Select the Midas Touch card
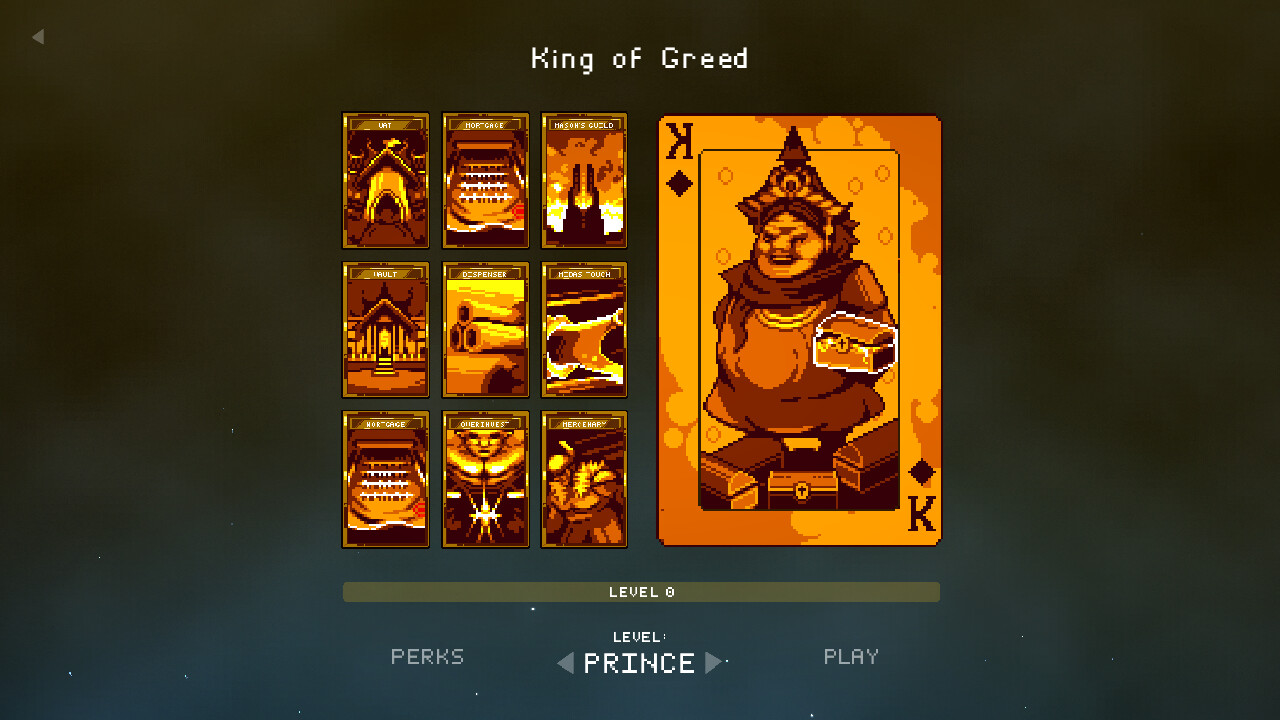The image size is (1280, 720). tap(584, 330)
